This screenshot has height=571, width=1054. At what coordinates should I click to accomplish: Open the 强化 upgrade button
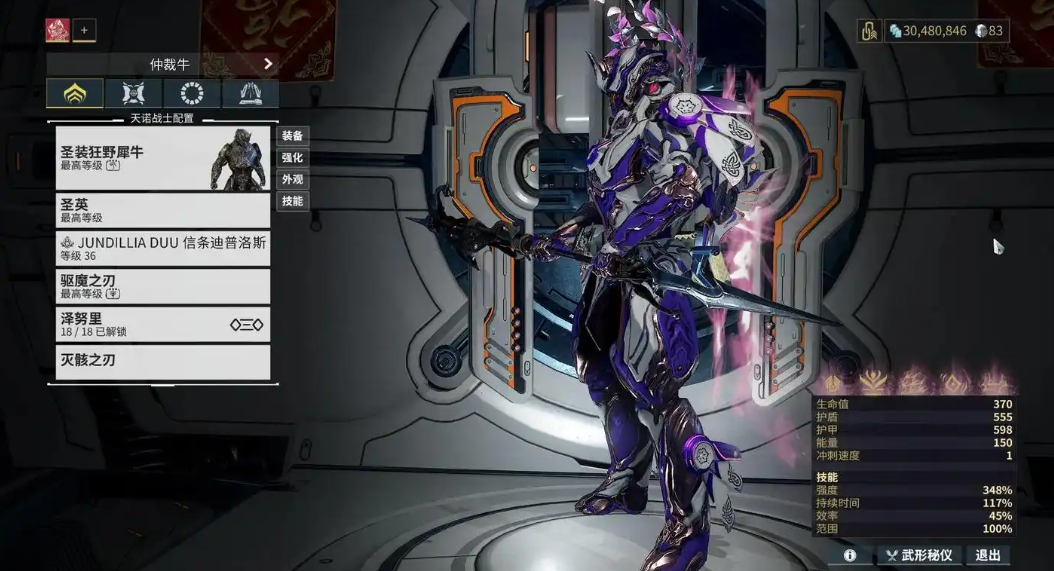tap(292, 158)
